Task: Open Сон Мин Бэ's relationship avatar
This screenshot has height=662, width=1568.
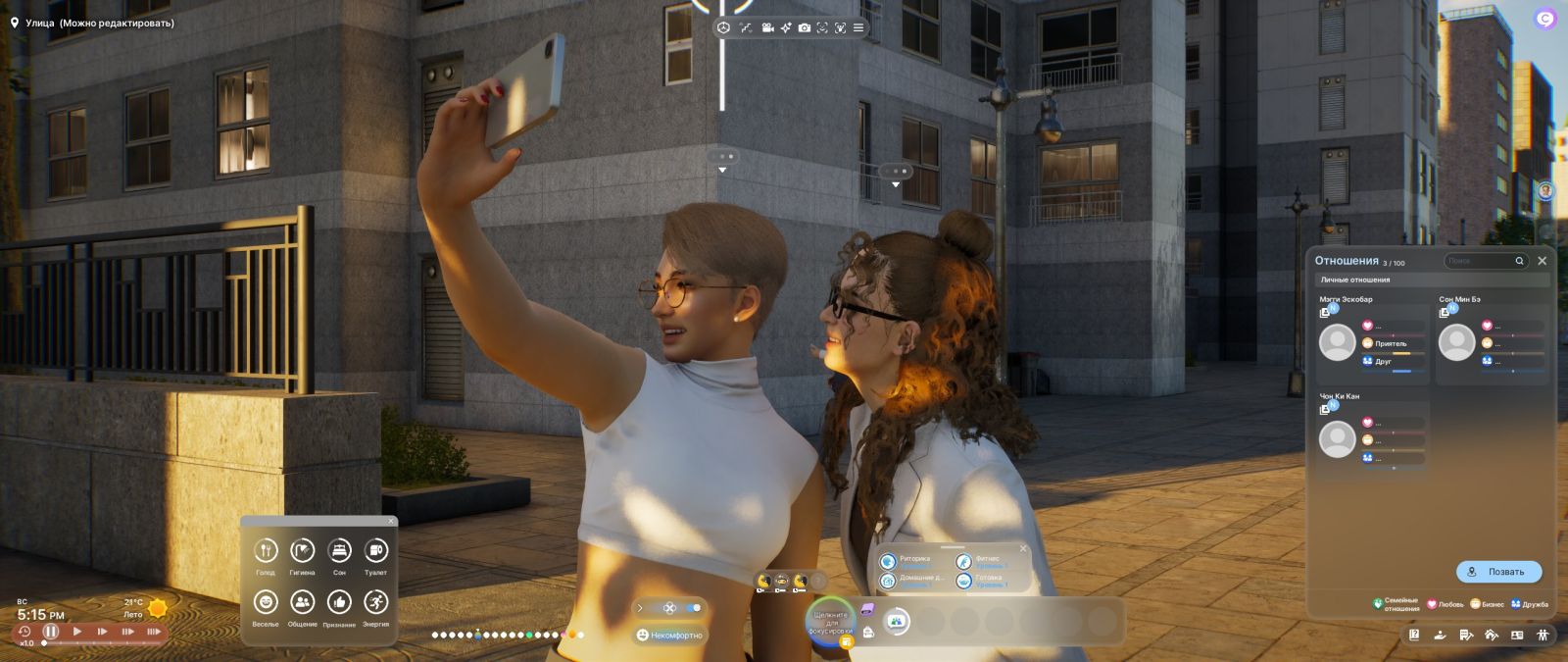Action: pyautogui.click(x=1456, y=342)
